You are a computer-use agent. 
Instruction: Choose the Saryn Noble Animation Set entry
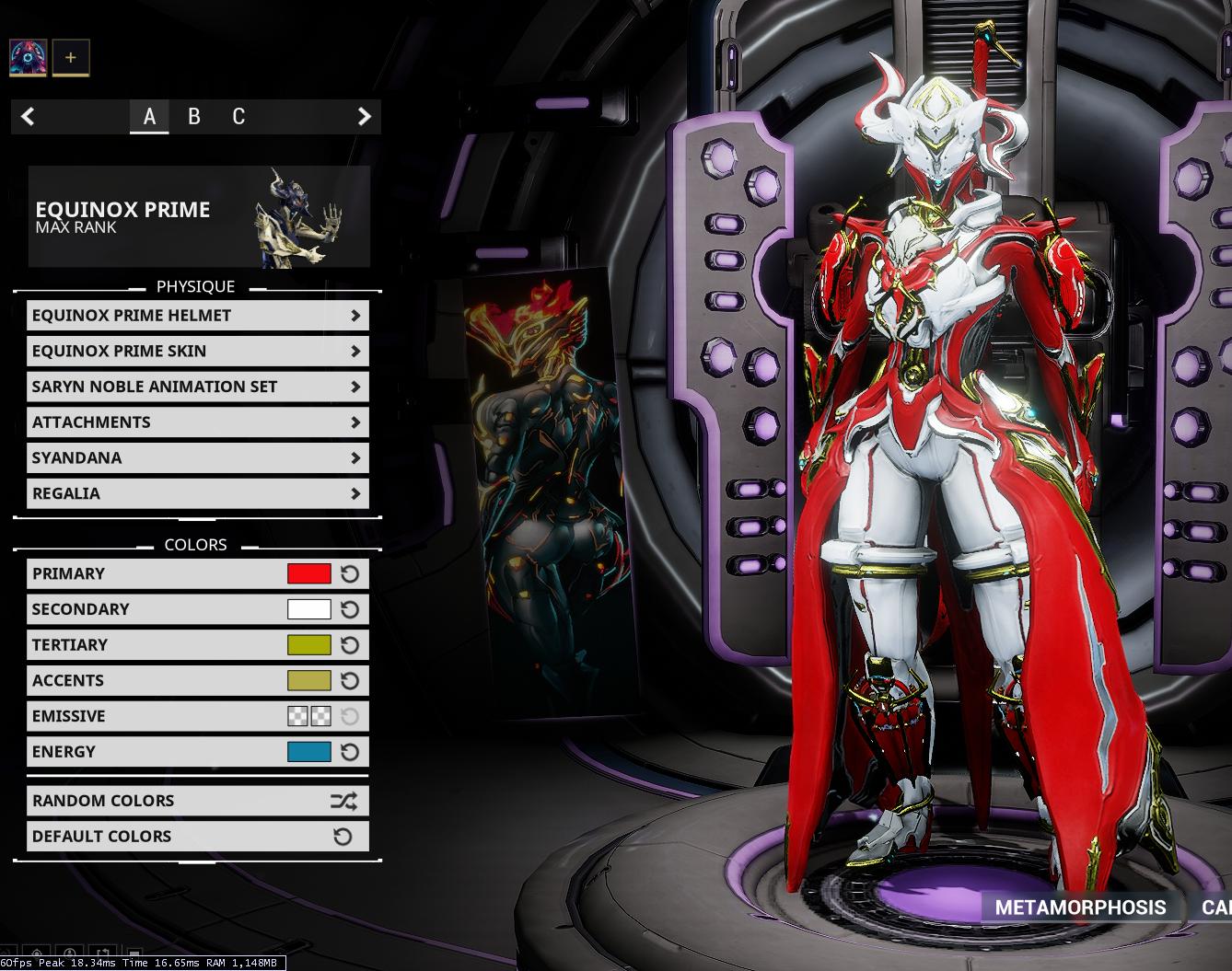coord(197,387)
